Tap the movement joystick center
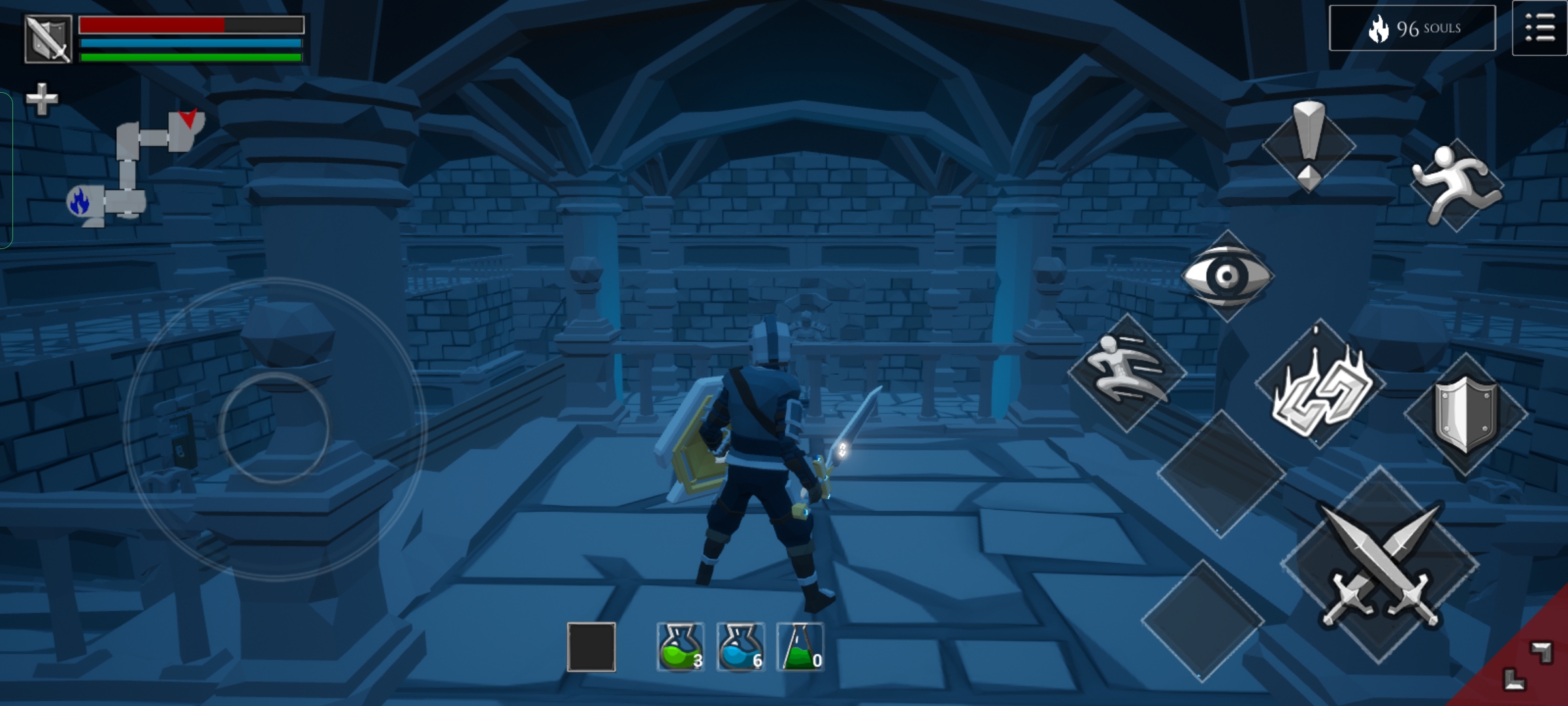This screenshot has height=706, width=1568. click(274, 428)
